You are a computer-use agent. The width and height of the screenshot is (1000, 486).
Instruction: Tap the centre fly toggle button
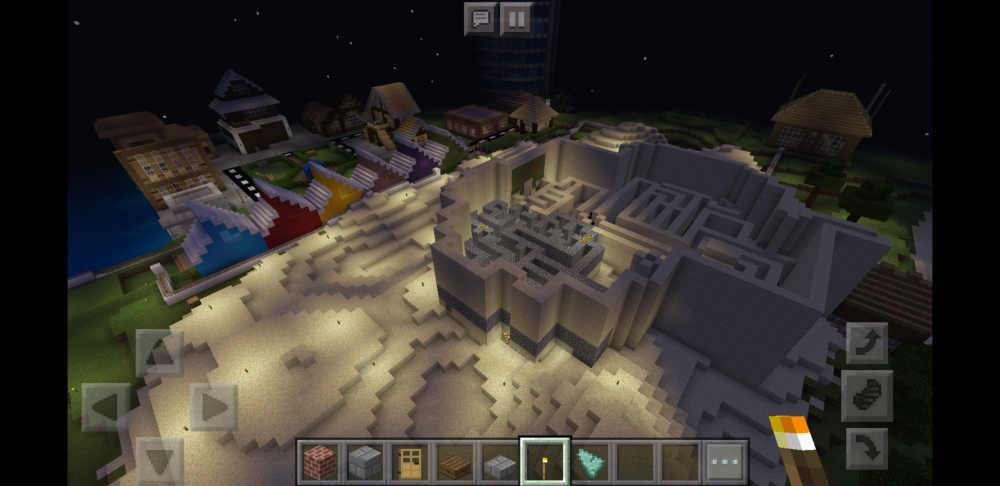click(866, 396)
